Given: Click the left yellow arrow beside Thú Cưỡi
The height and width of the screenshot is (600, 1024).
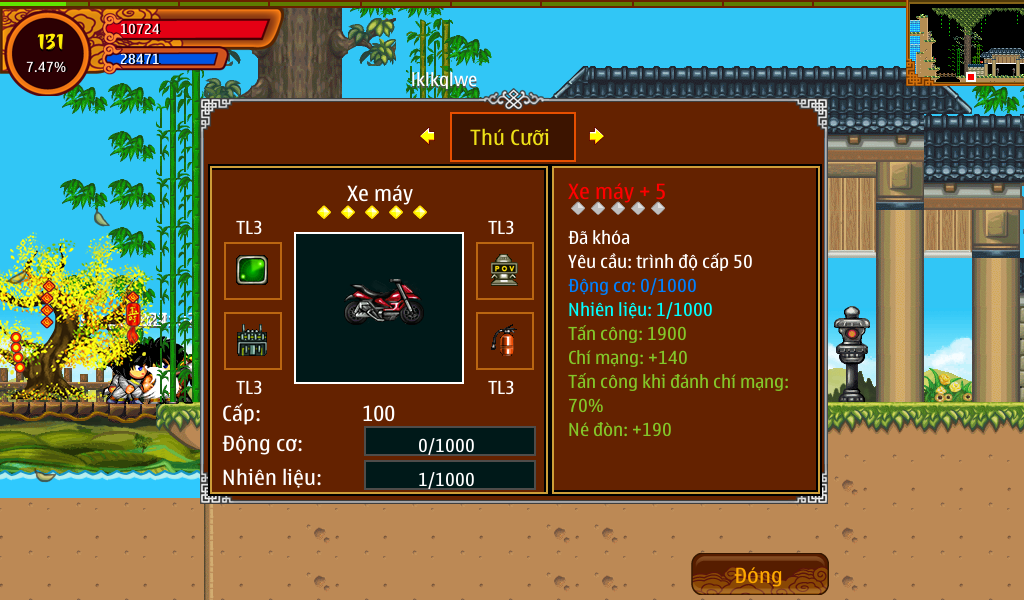Looking at the screenshot, I should pyautogui.click(x=427, y=136).
